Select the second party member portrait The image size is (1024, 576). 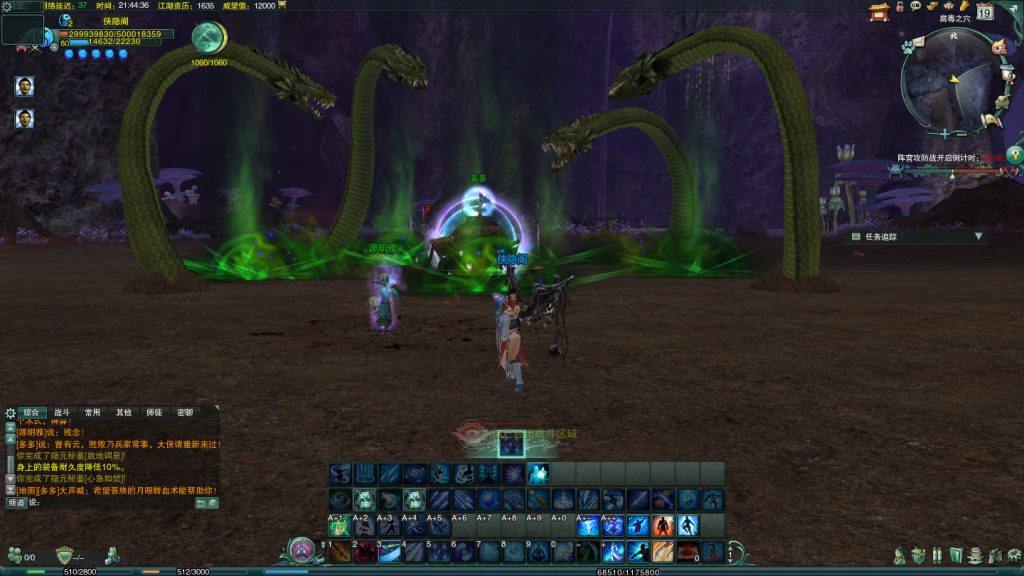pos(25,119)
